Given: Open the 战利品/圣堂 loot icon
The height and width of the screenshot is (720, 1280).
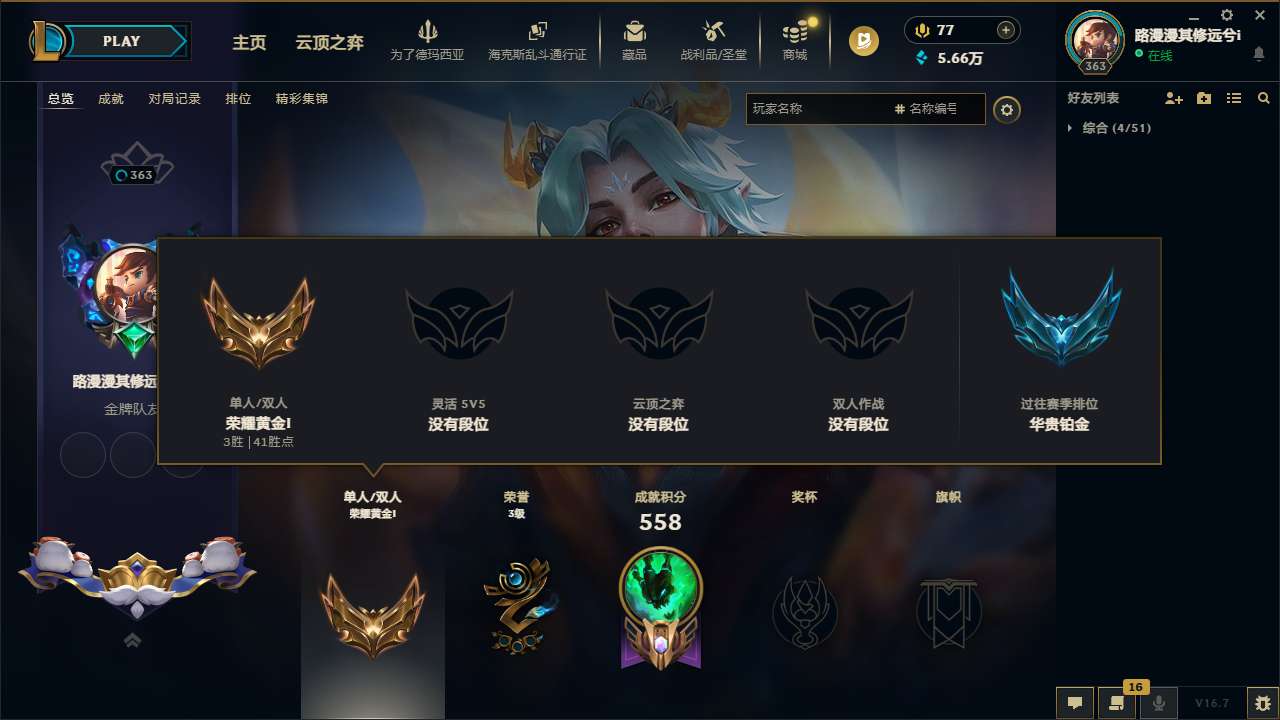Looking at the screenshot, I should point(713,38).
